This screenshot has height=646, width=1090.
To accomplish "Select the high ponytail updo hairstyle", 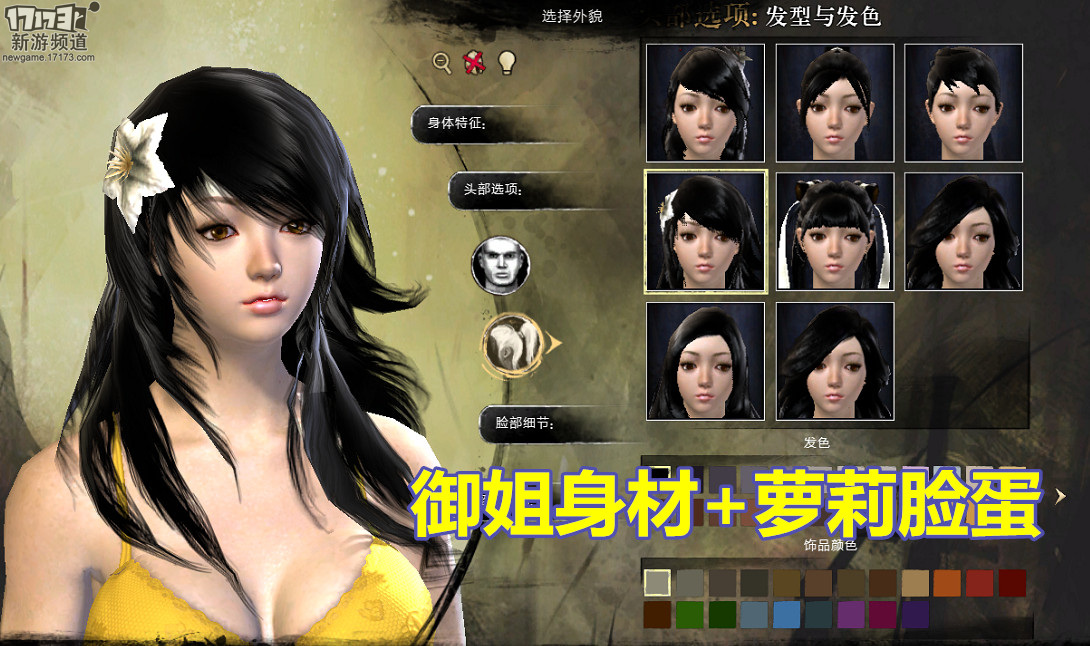I will tap(835, 102).
